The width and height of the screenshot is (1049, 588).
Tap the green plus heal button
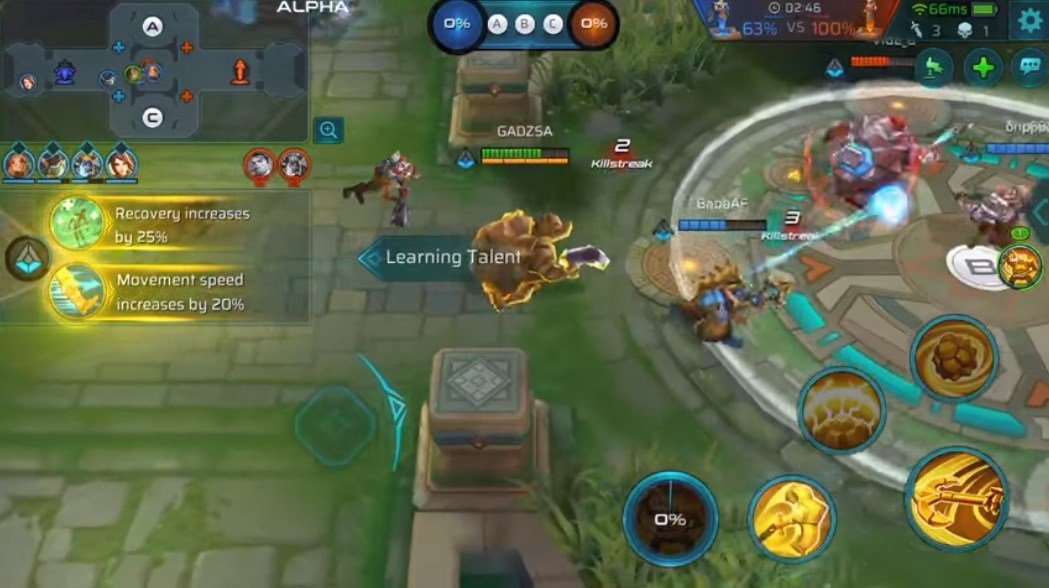click(983, 68)
